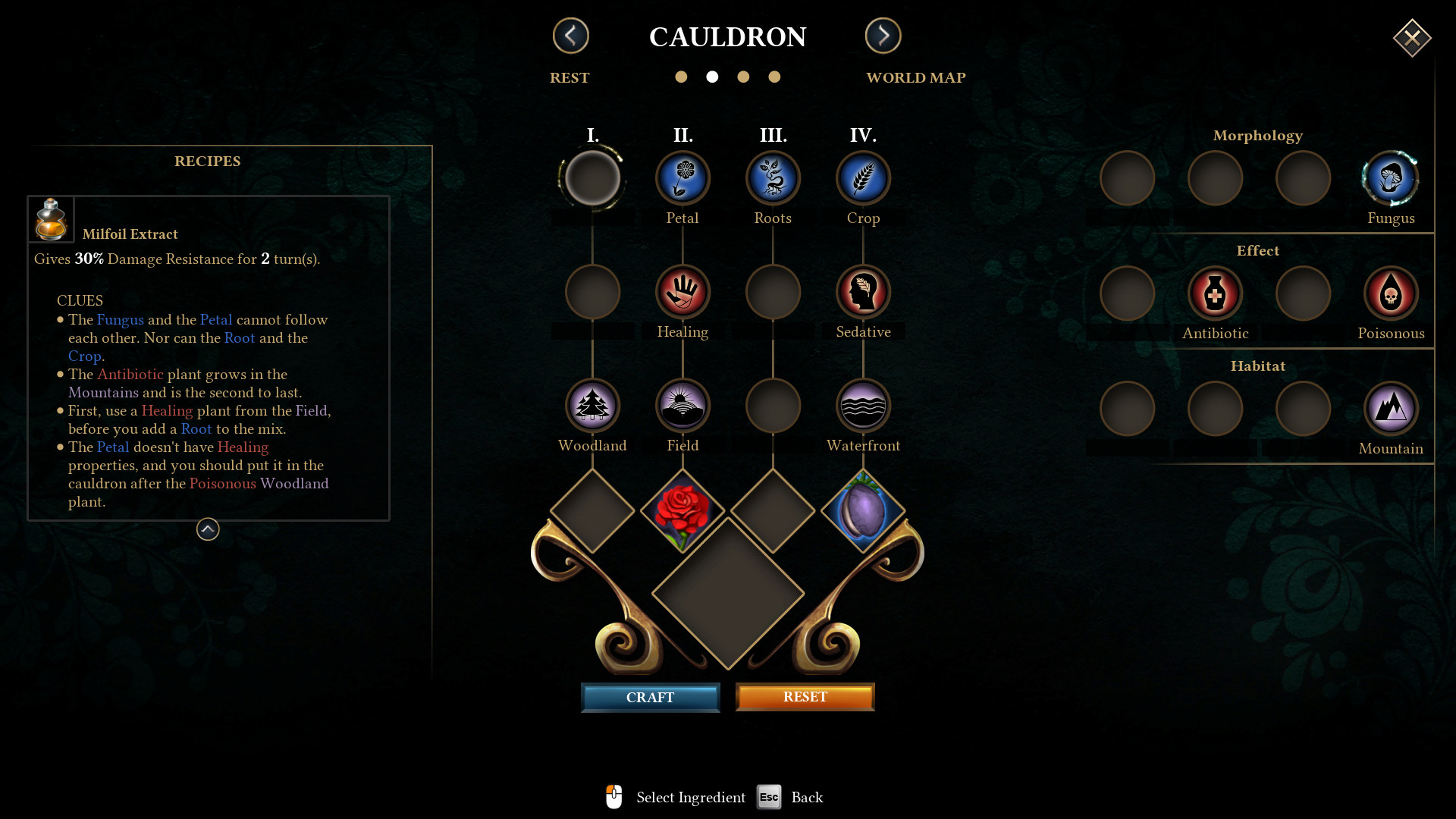The width and height of the screenshot is (1456, 819).
Task: Select the Mountain icon in the Habitat panel
Action: point(1391,408)
